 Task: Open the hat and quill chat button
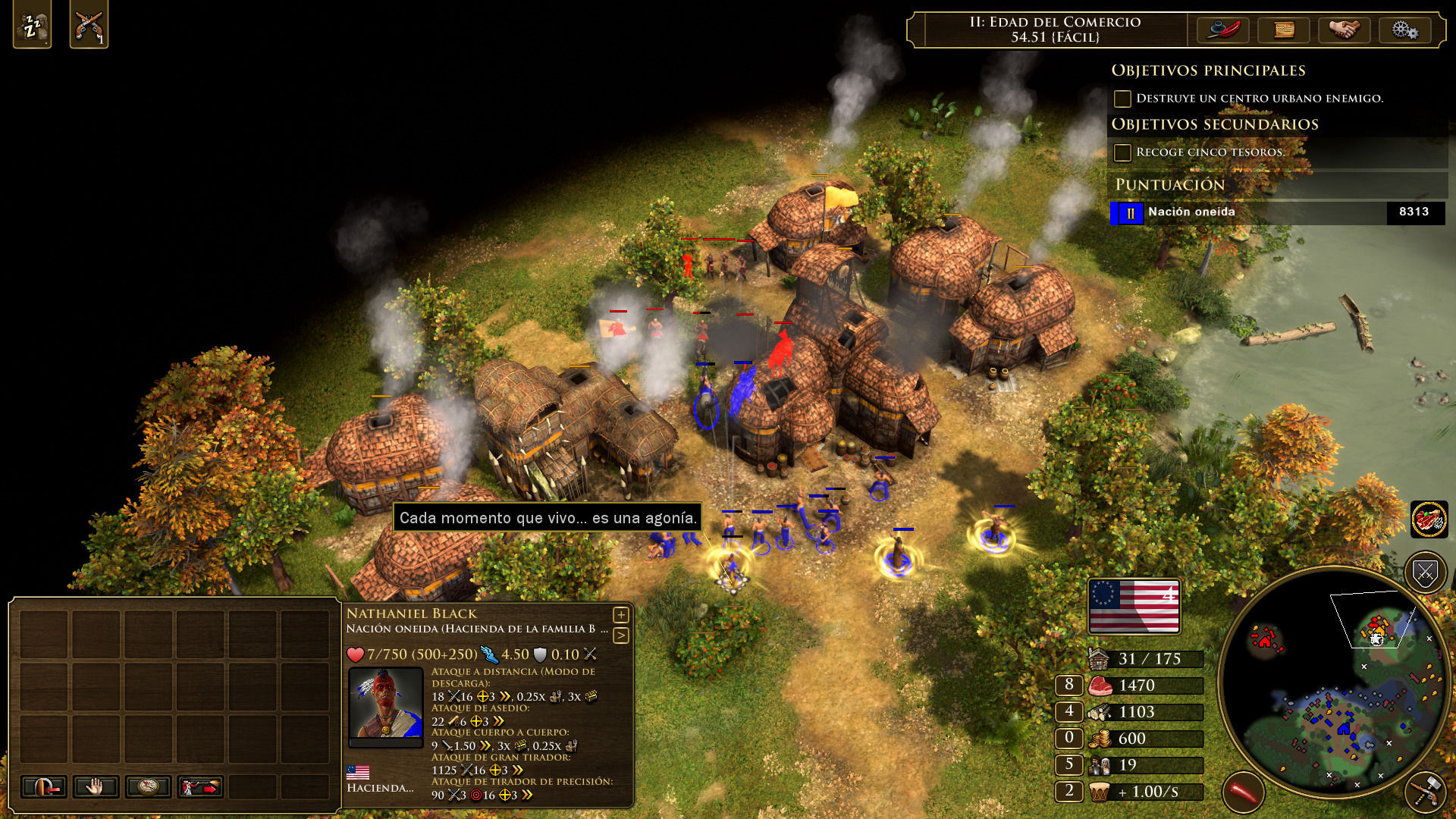(x=1222, y=30)
